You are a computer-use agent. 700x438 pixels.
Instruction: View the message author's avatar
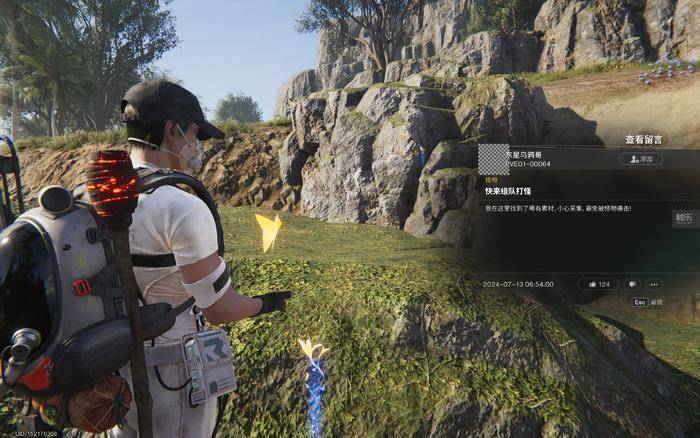click(492, 158)
